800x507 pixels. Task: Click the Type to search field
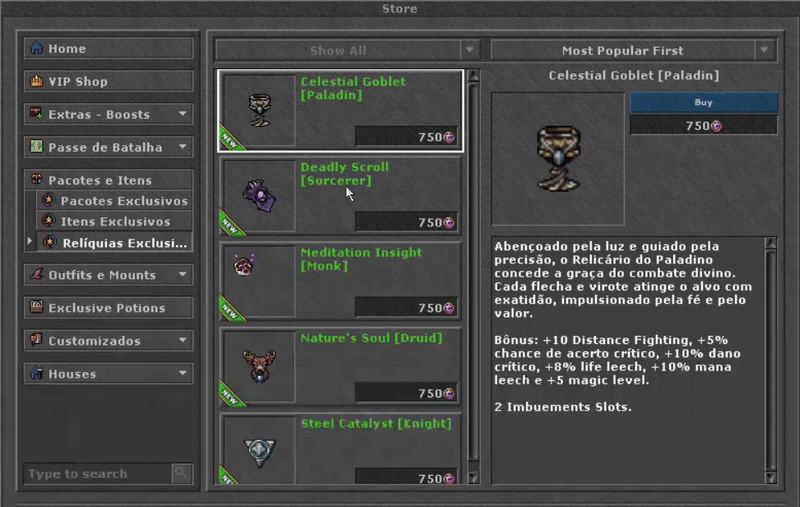point(97,473)
